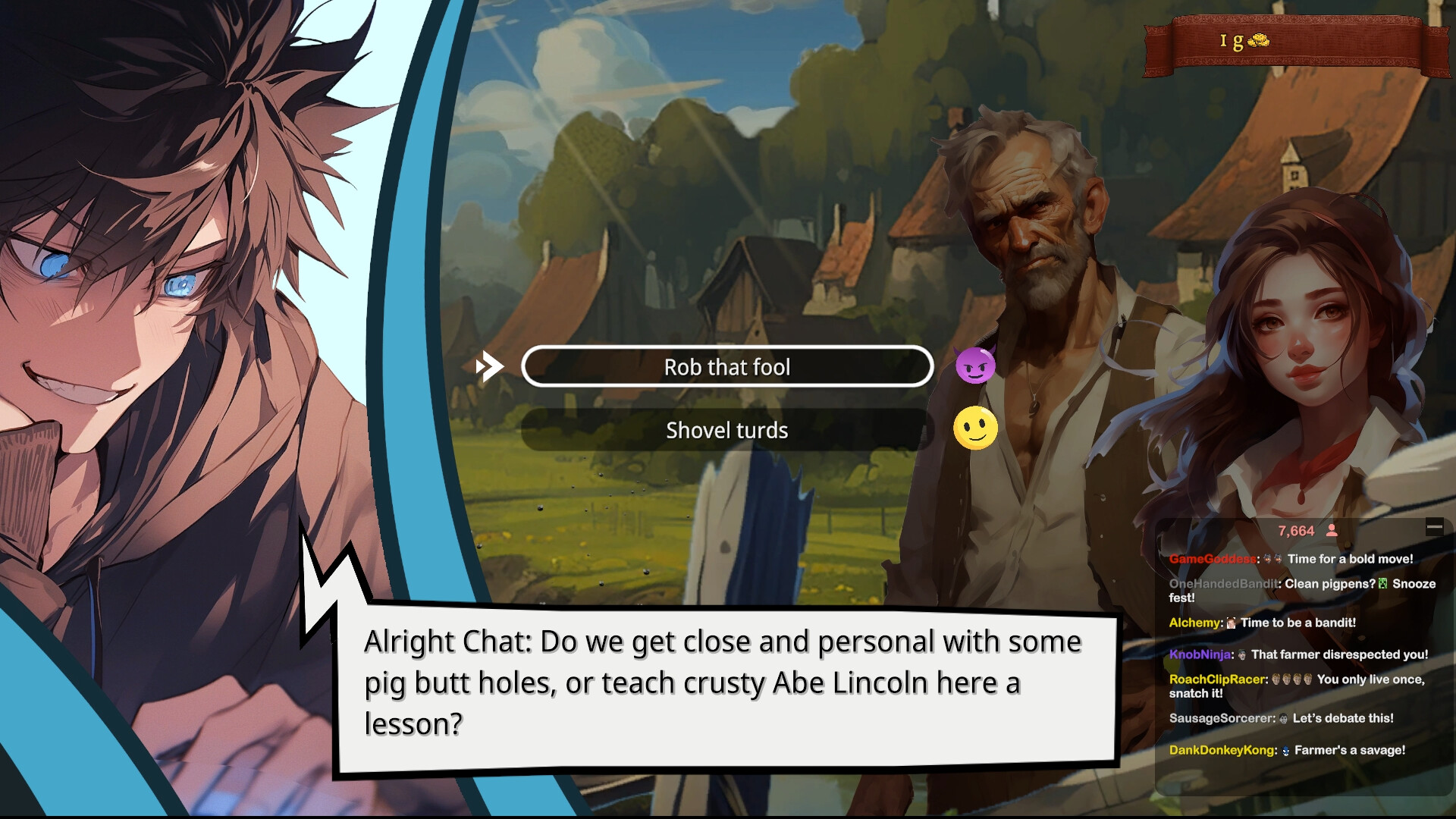Click the devil emoji beside "Rob that fool"
1456x819 pixels.
coord(974,366)
